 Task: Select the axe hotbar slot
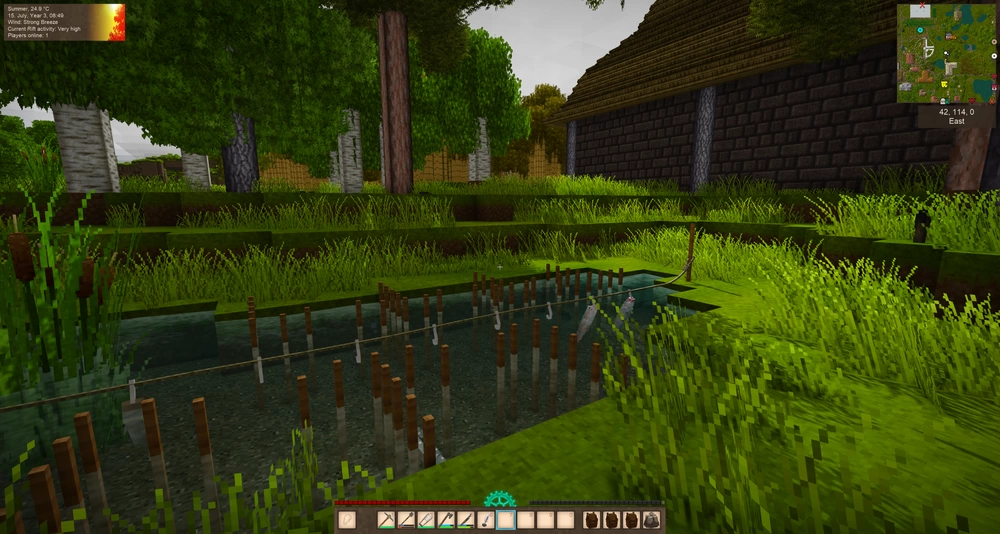446,520
